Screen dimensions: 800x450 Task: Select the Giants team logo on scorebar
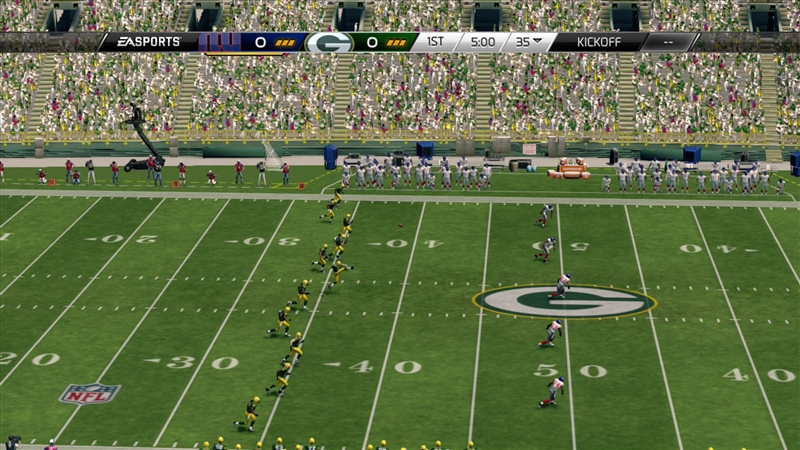[x=219, y=42]
